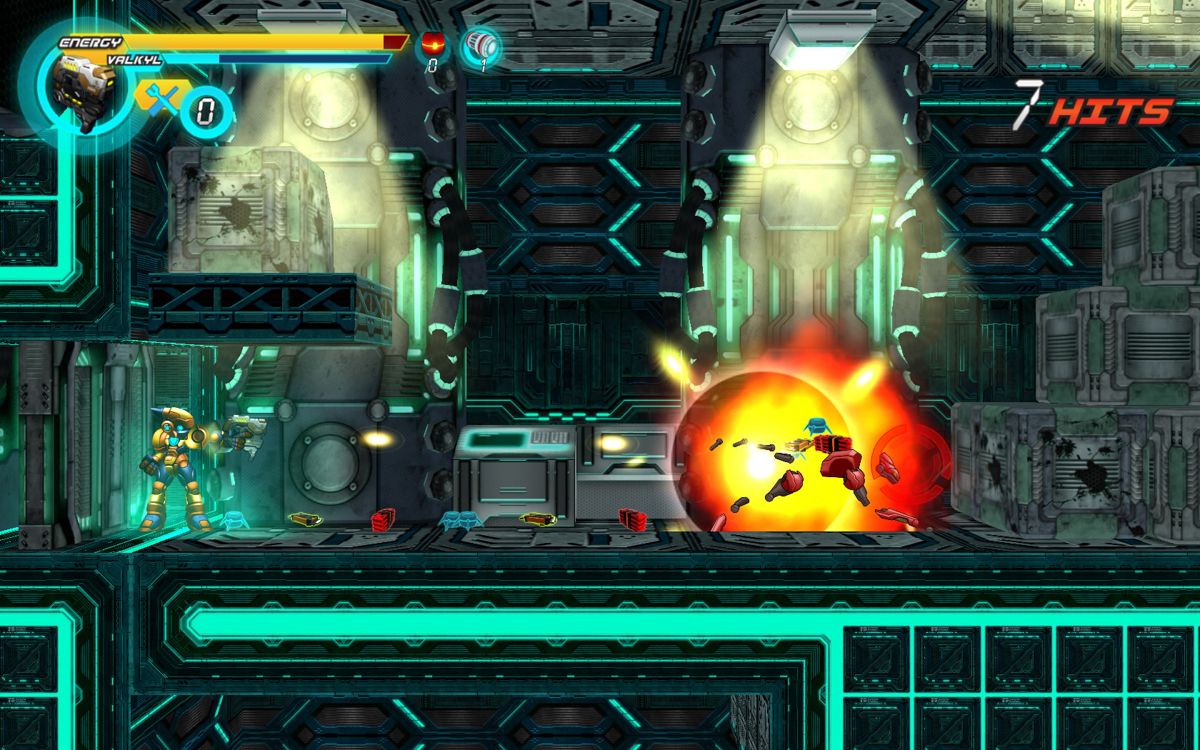Select the red capsule item icon
Viewport: 1200px width, 750px height.
pos(434,44)
